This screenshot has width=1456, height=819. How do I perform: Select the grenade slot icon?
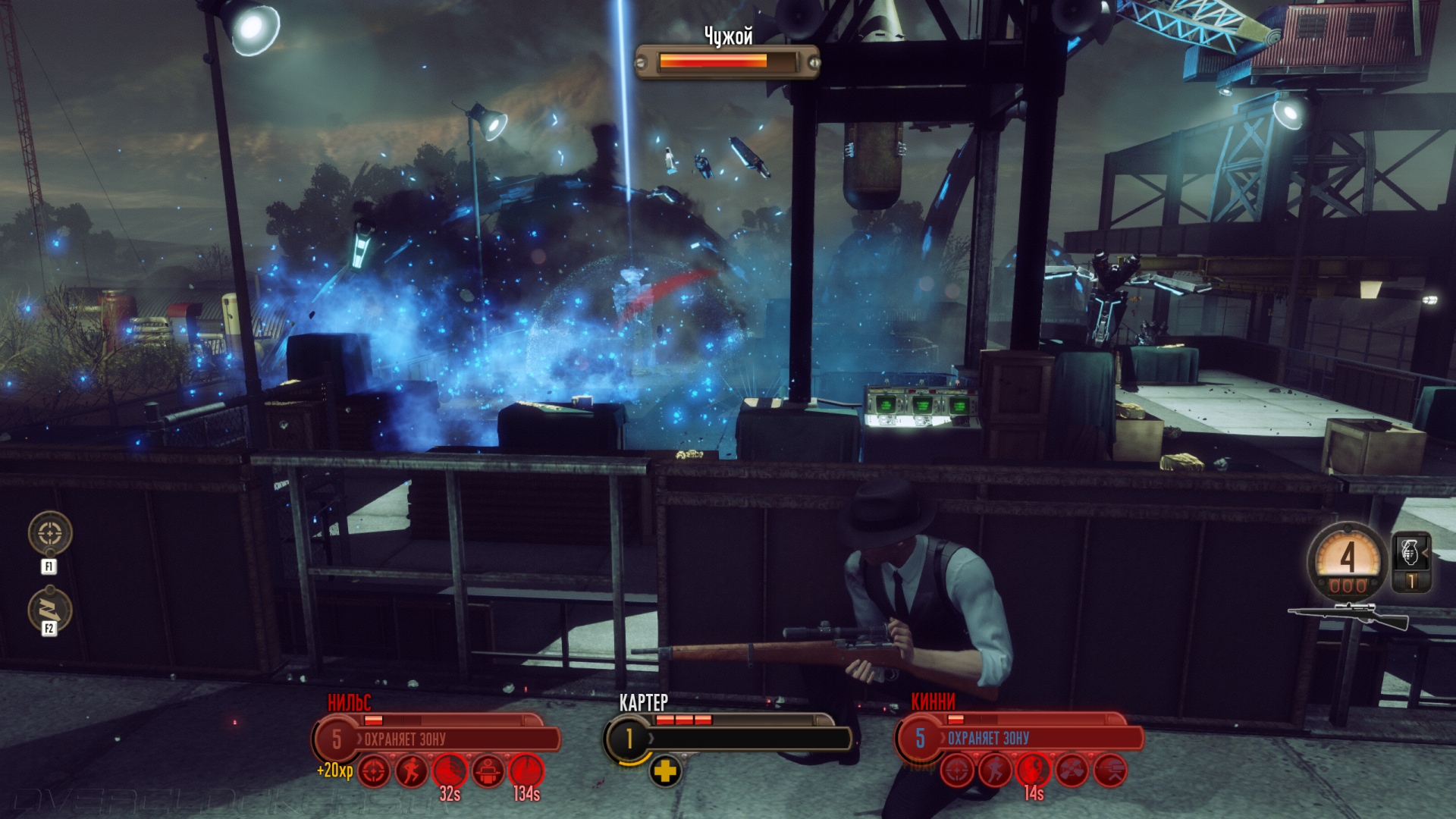coord(1410,552)
